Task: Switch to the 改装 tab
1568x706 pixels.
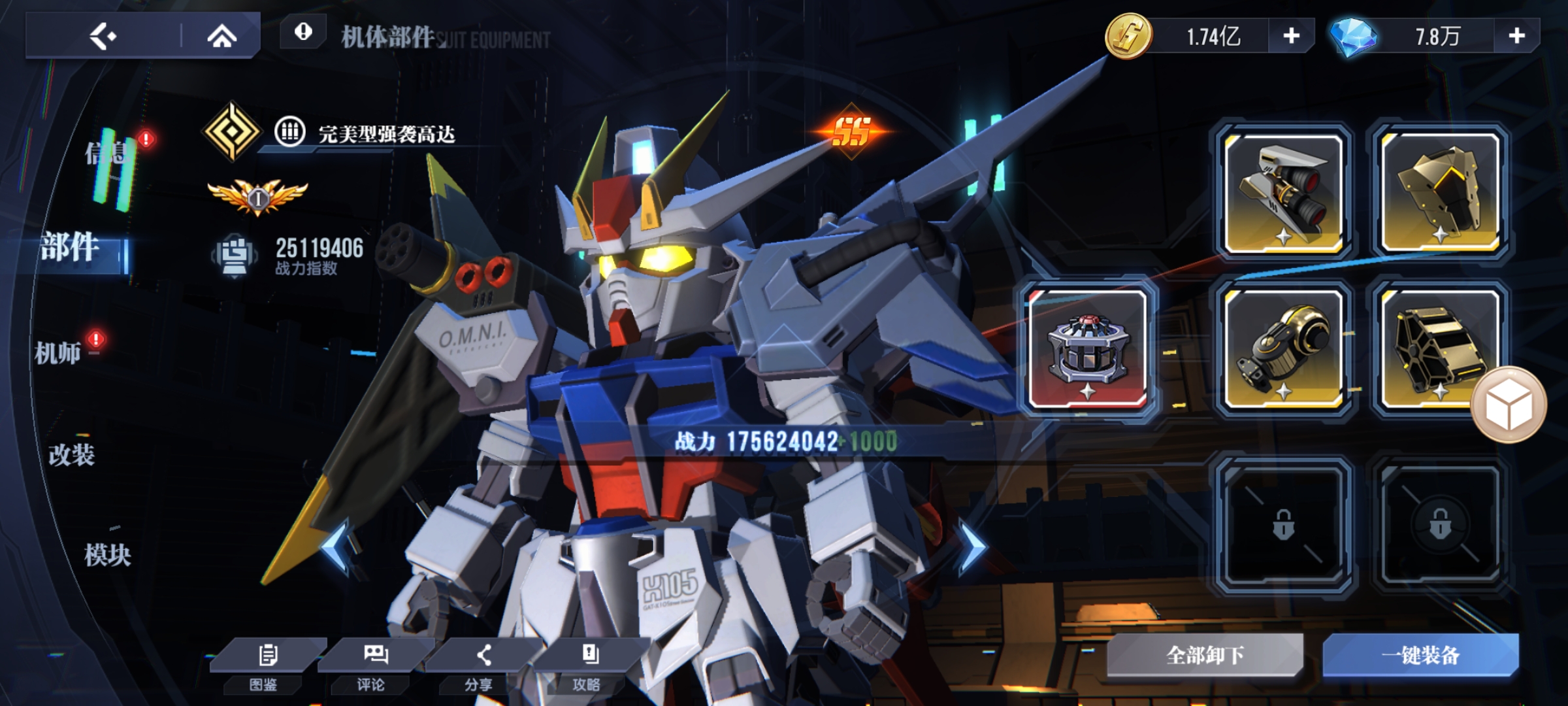Action: click(72, 454)
